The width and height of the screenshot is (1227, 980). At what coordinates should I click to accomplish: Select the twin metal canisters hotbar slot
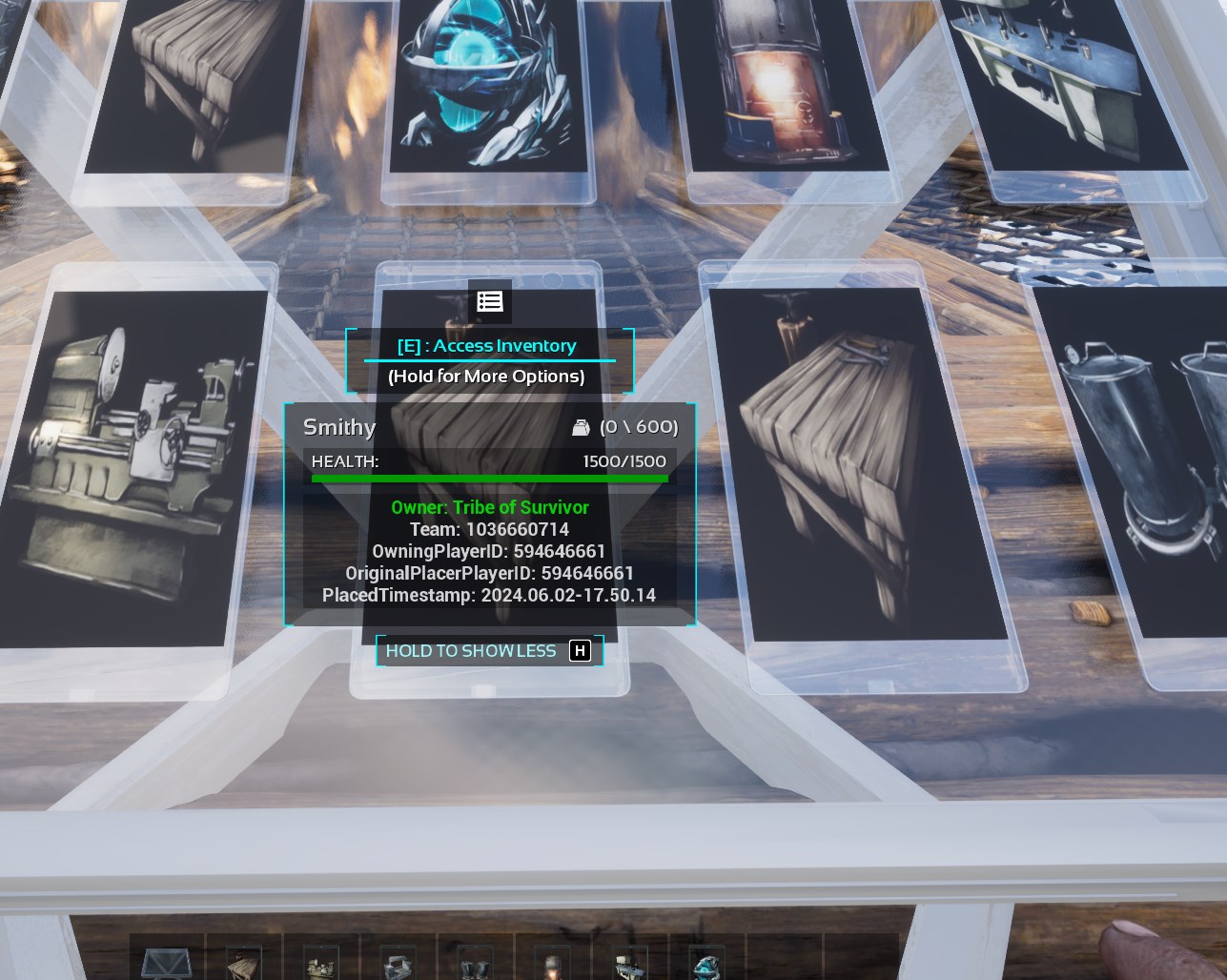[x=475, y=965]
